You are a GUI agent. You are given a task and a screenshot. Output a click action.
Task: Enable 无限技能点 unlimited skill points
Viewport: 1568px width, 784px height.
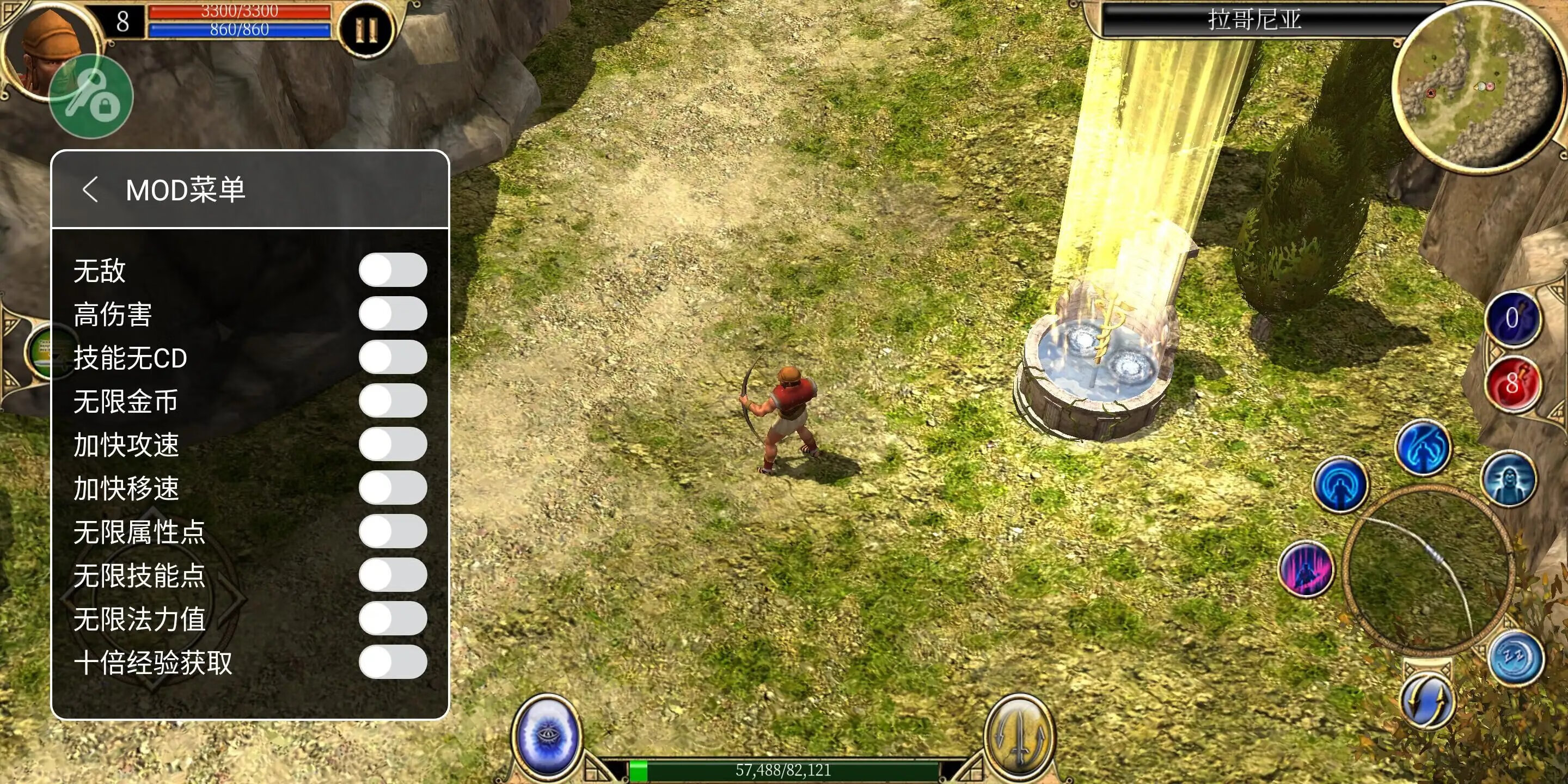[x=393, y=574]
